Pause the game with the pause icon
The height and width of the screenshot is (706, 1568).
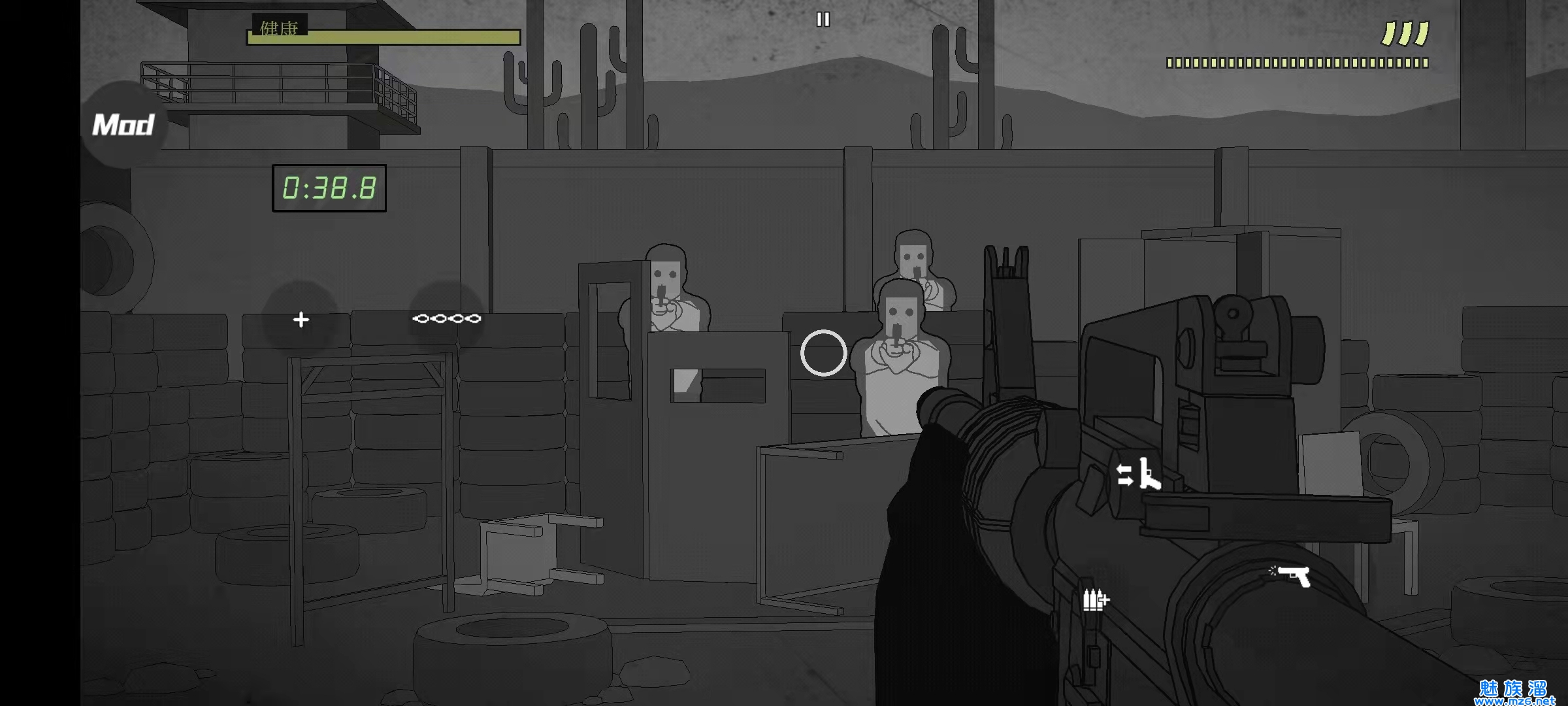pos(823,20)
